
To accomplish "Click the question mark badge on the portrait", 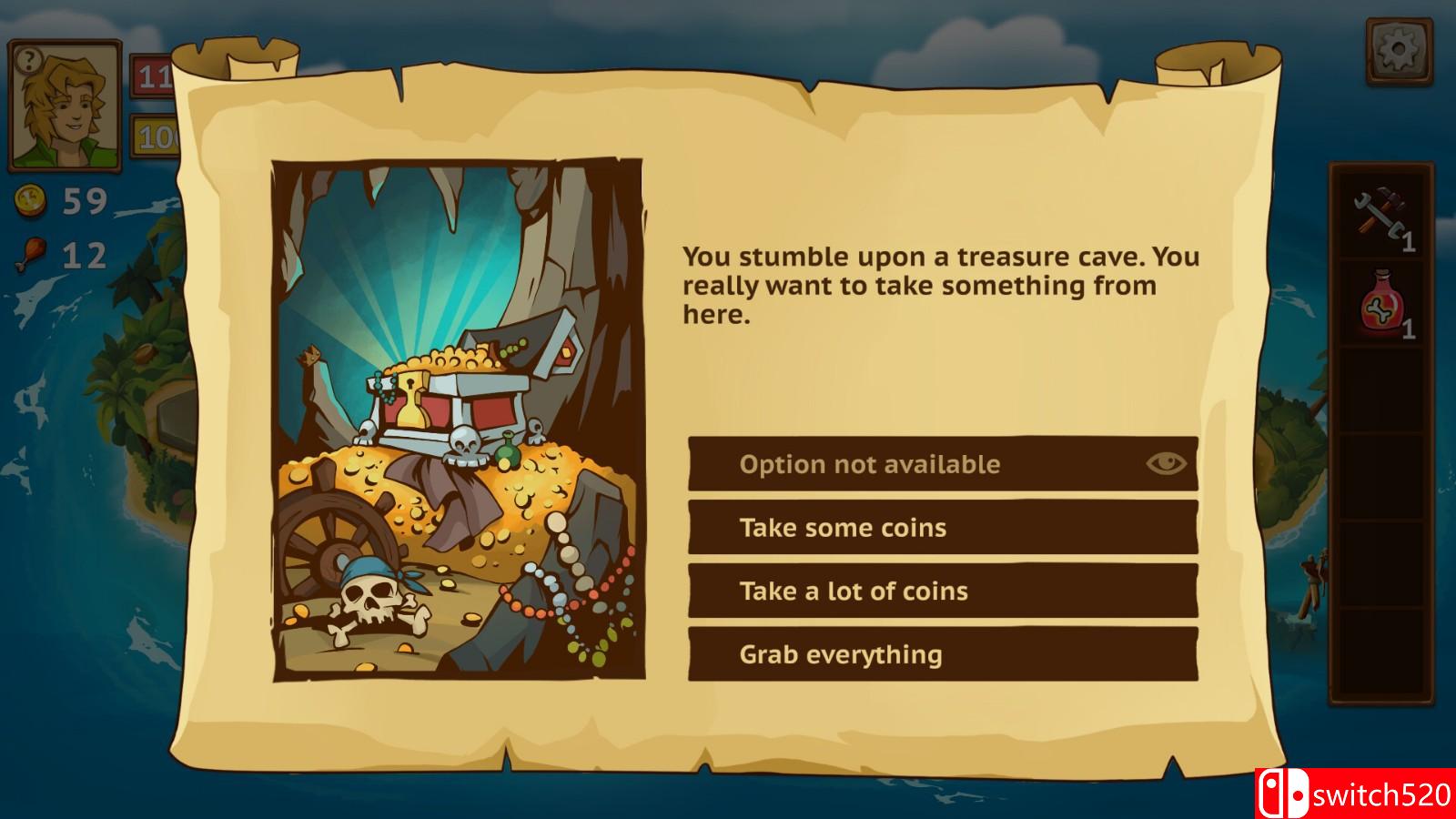I will pos(31,60).
